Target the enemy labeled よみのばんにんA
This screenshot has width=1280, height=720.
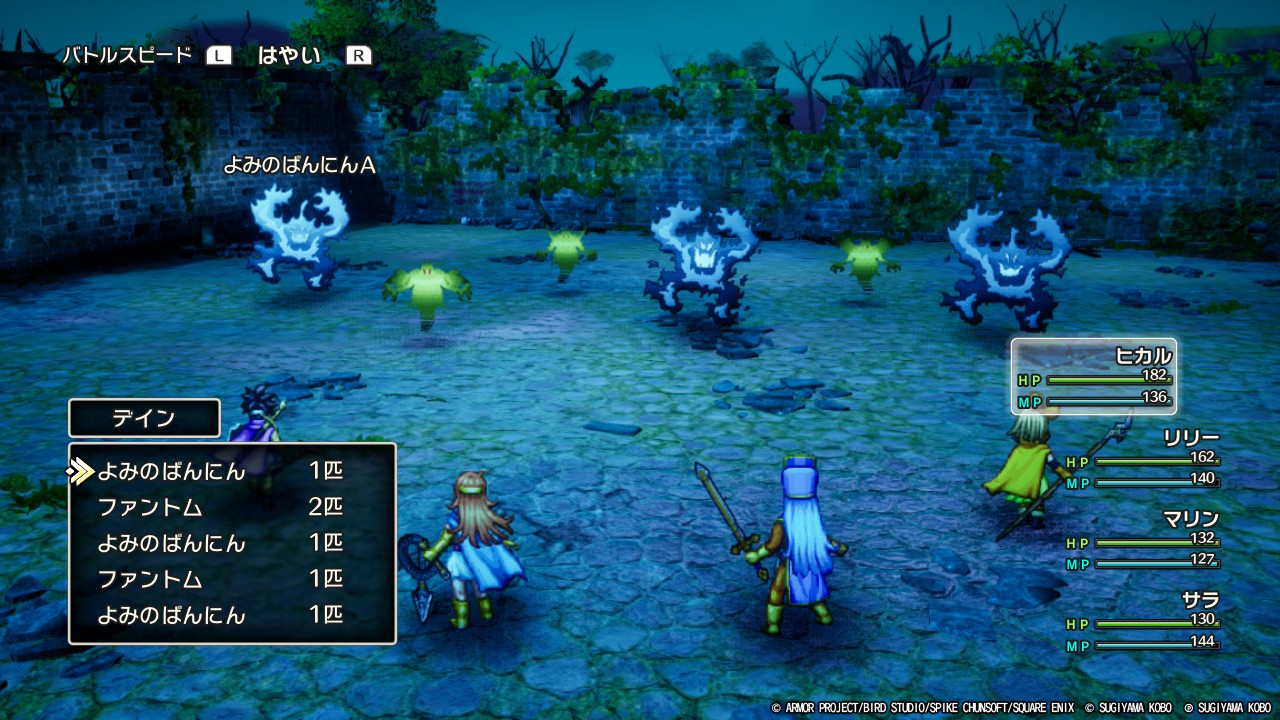point(297,236)
